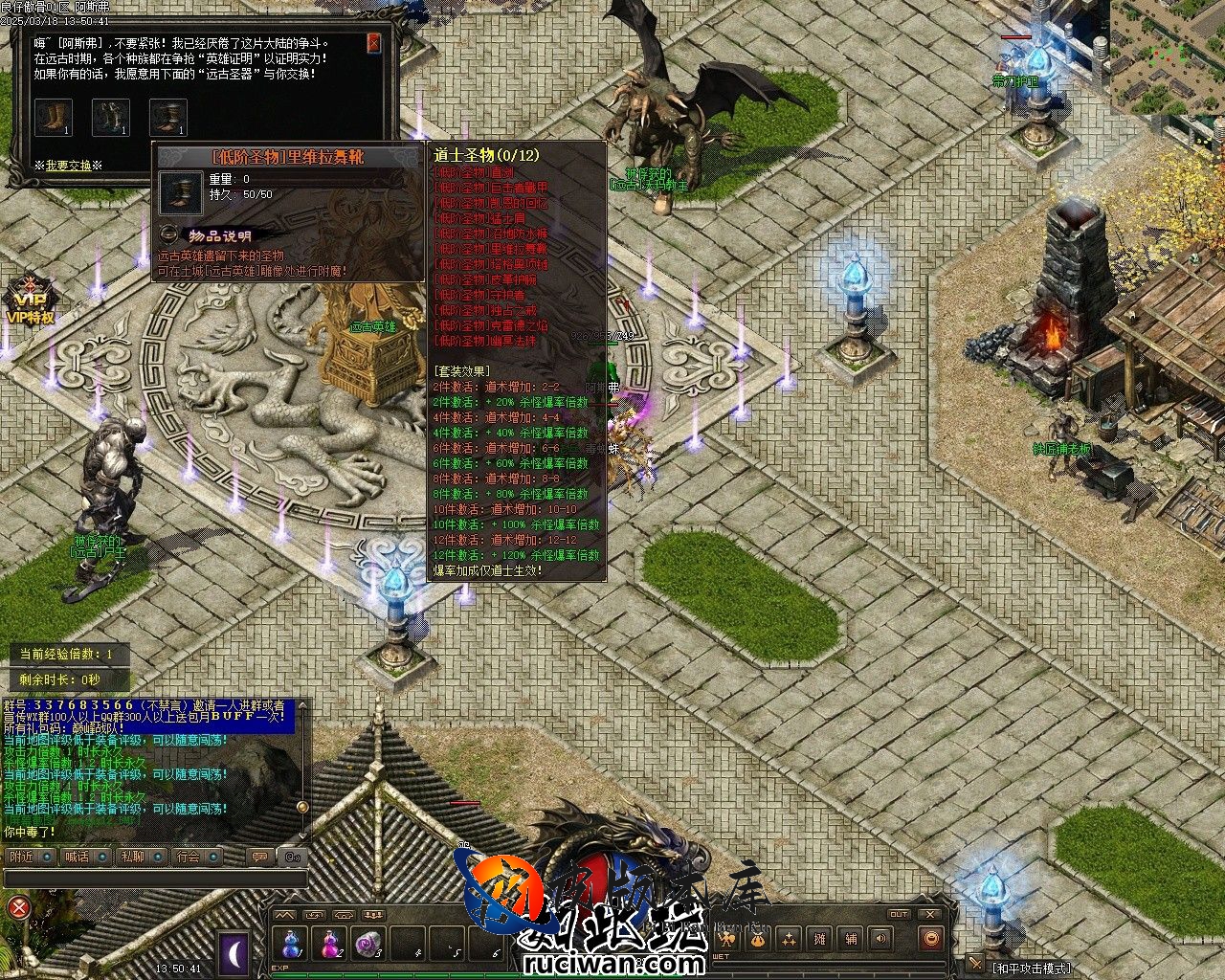The height and width of the screenshot is (980, 1225).
Task: Open the 辅 assist settings button
Action: 851,940
